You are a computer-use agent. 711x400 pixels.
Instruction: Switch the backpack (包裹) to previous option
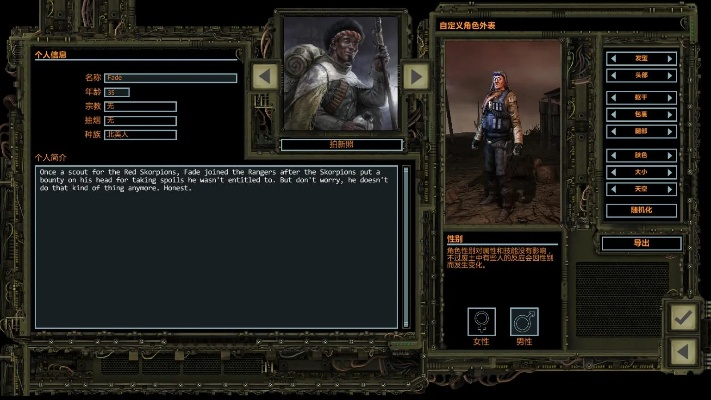click(x=612, y=114)
